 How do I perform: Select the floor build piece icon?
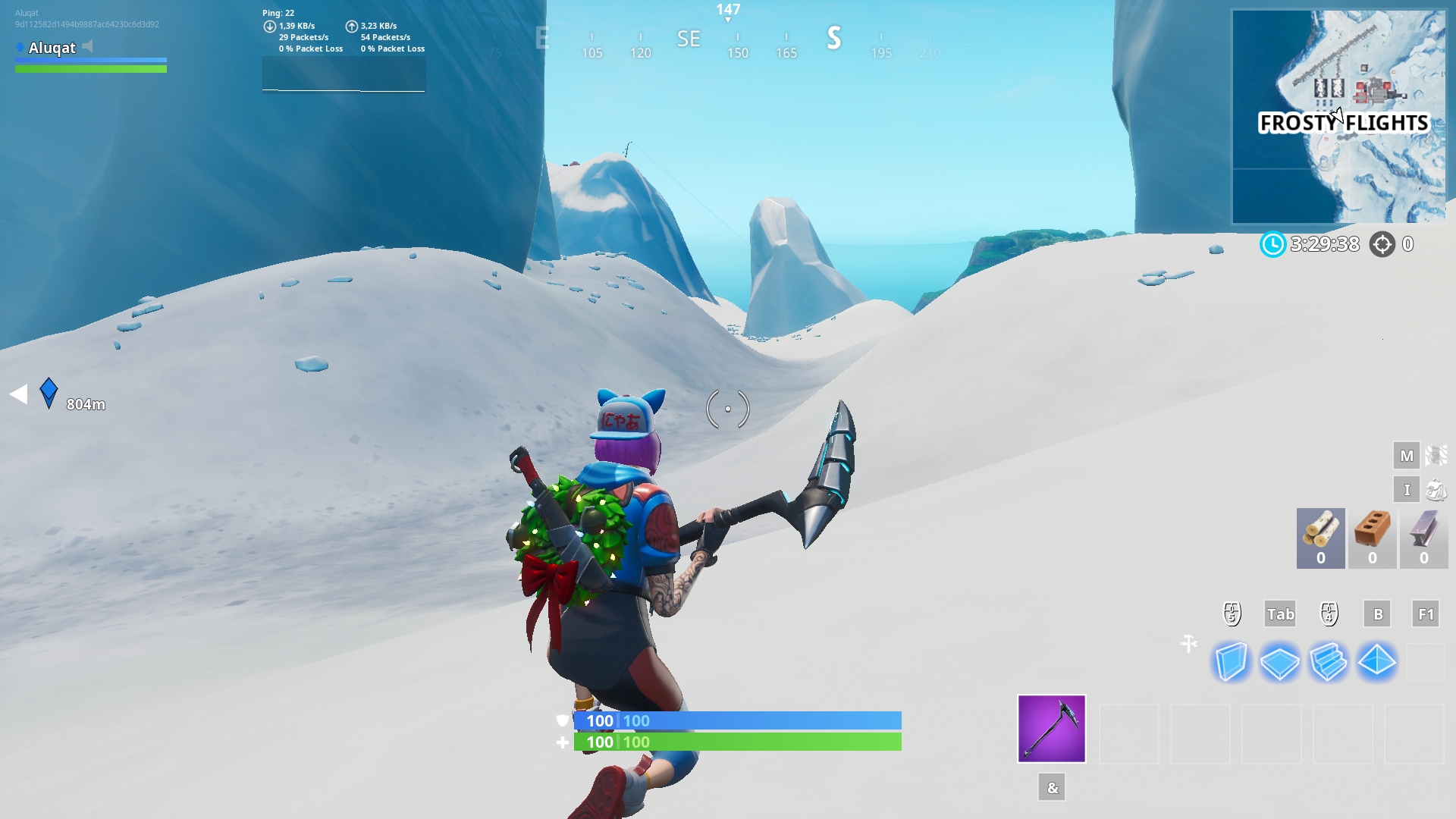(x=1280, y=661)
